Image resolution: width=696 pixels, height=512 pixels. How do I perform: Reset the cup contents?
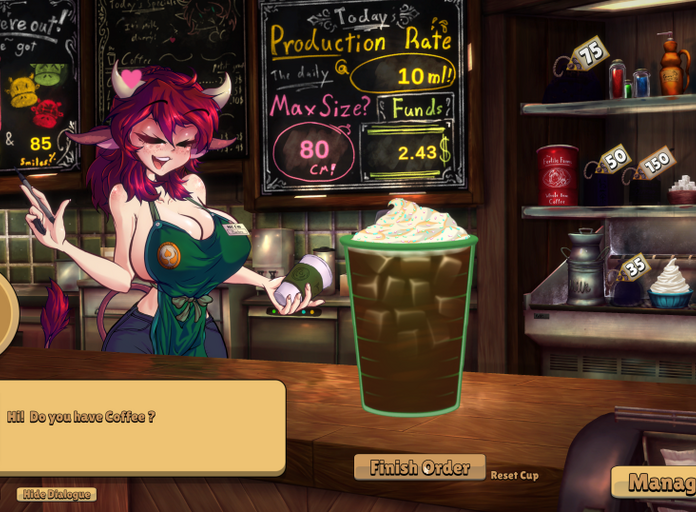click(514, 475)
